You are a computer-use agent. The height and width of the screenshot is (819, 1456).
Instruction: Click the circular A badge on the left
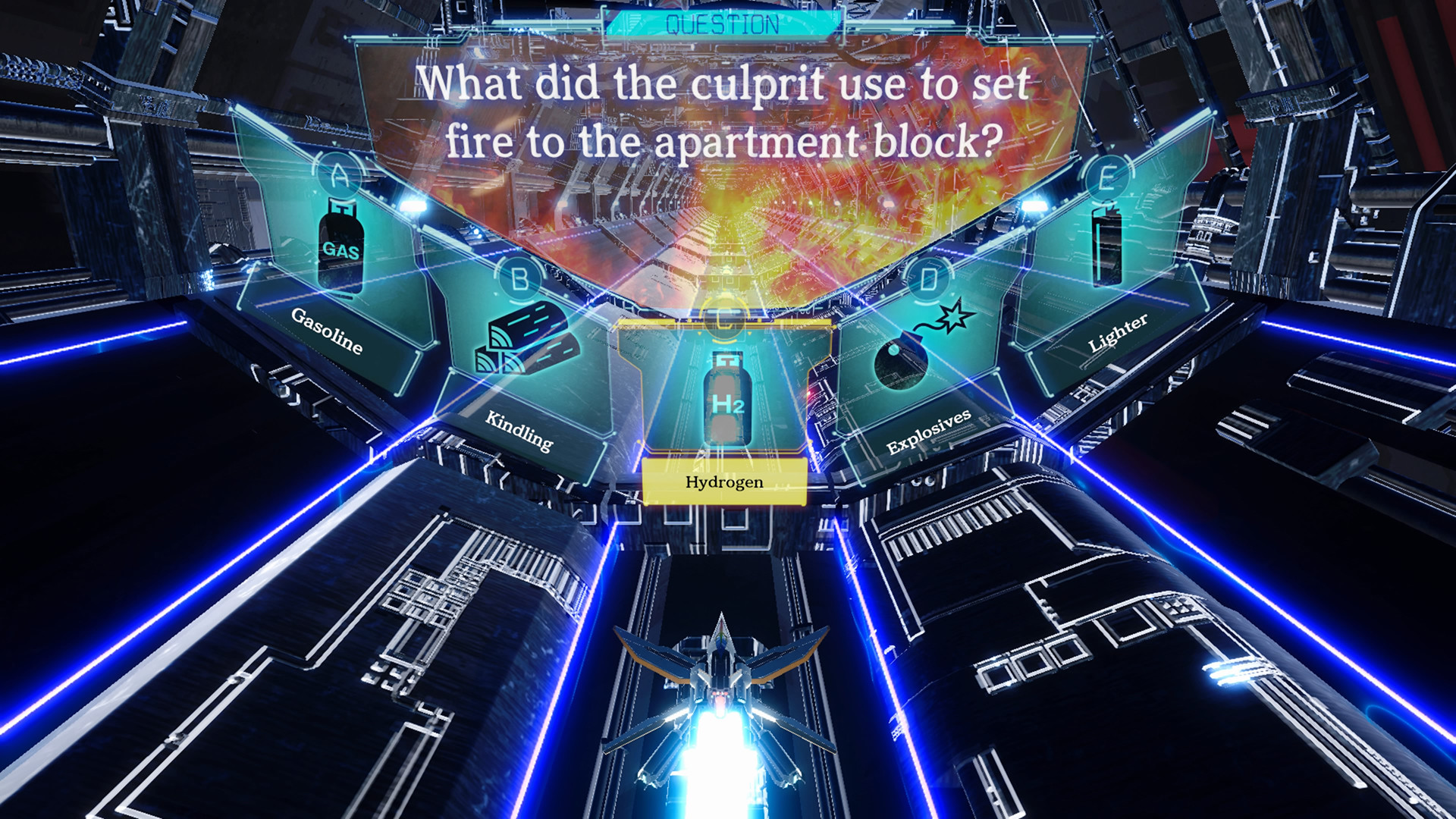point(338,174)
